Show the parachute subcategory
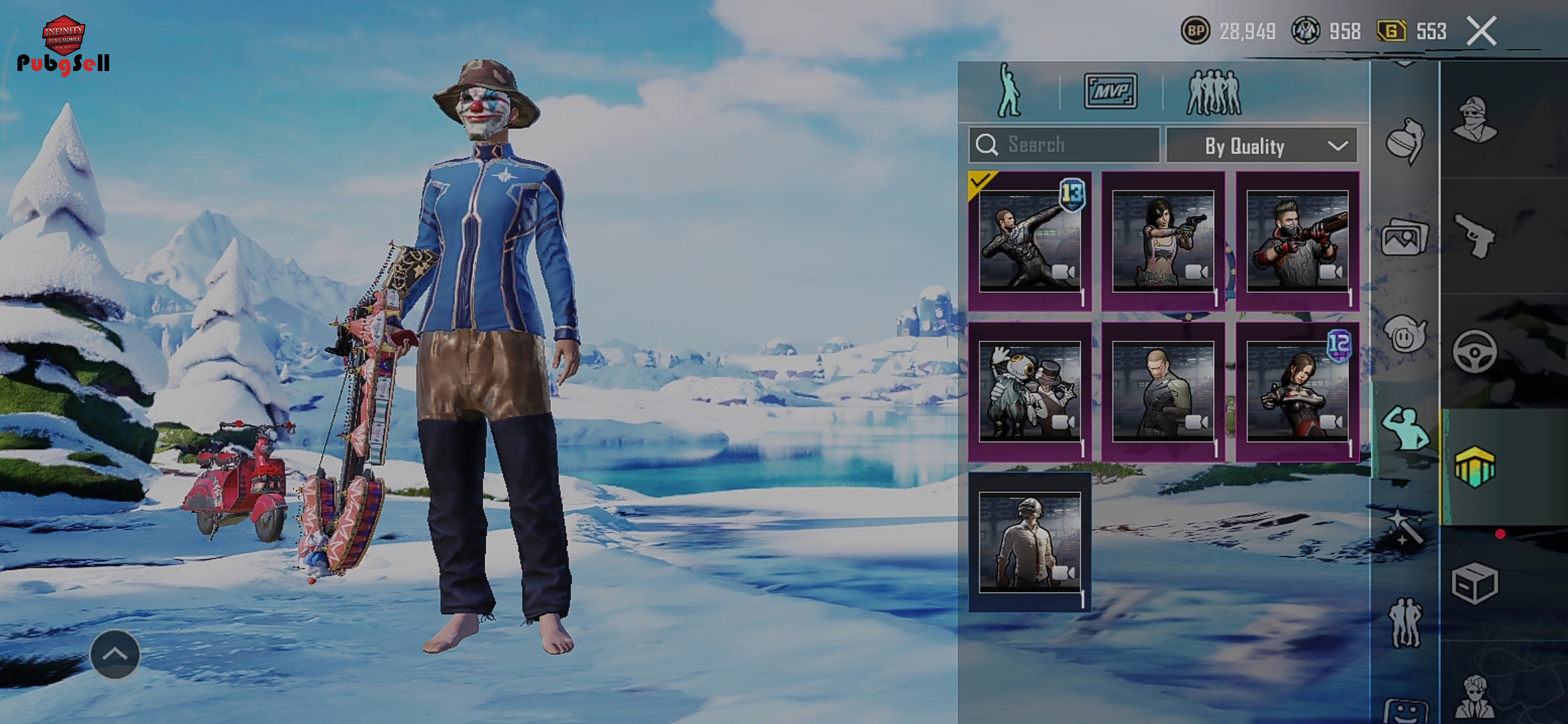The height and width of the screenshot is (724, 1568). [1404, 139]
